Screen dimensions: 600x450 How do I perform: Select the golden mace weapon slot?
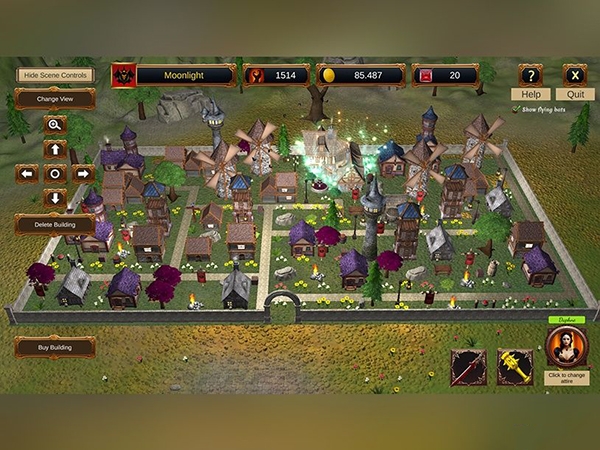pos(515,367)
